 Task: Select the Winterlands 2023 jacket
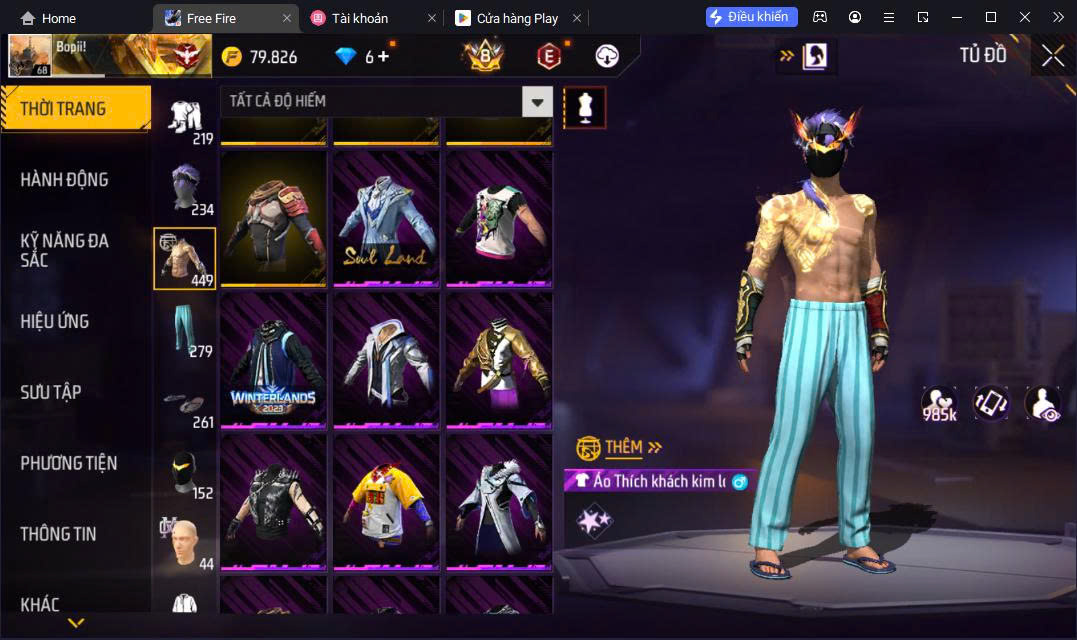[273, 360]
